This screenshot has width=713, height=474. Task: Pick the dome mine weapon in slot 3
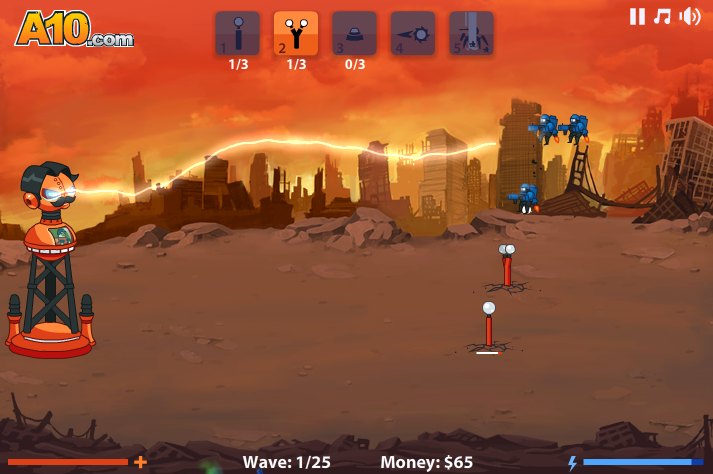354,33
